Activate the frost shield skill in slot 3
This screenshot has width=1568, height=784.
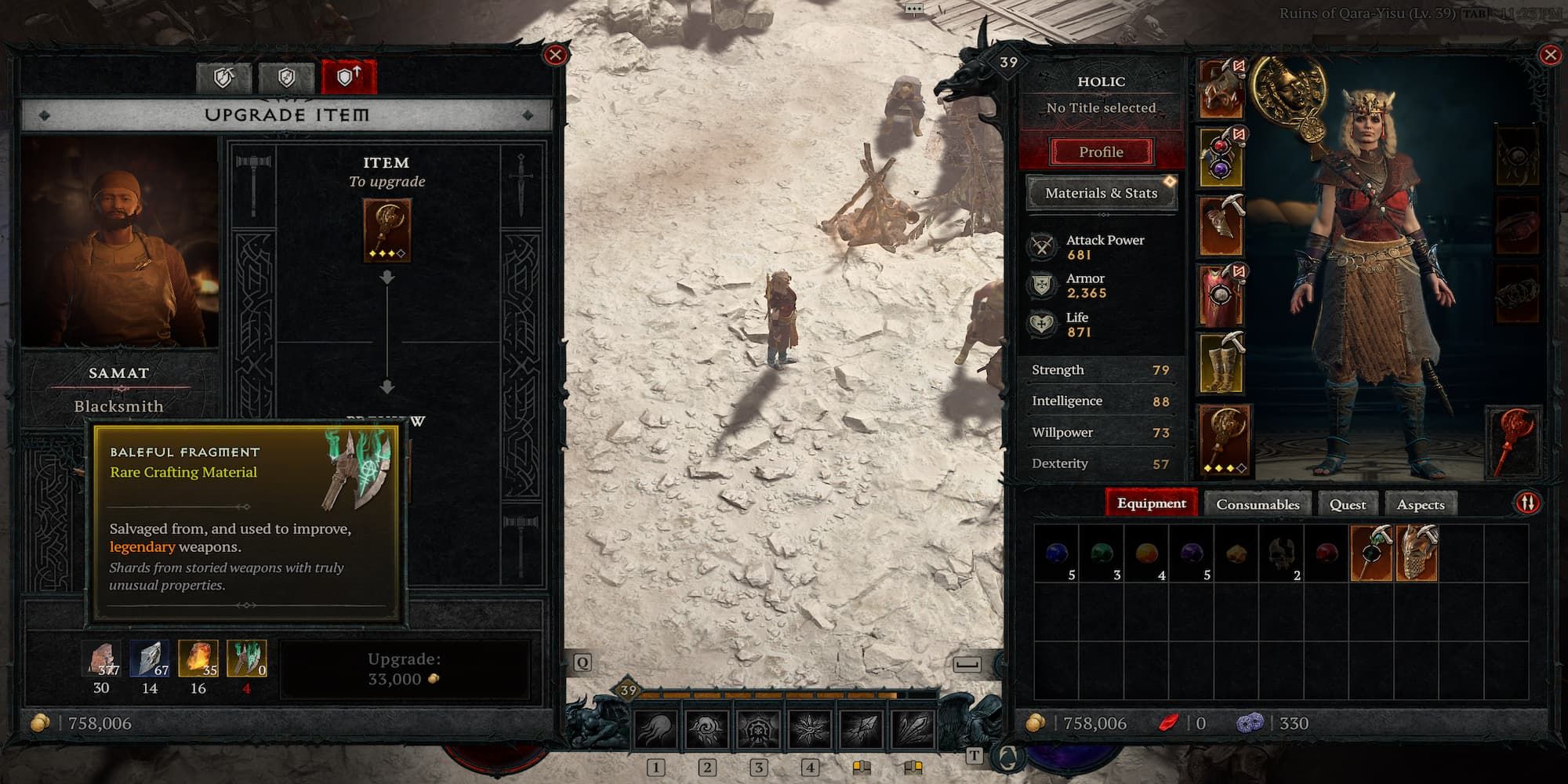(759, 728)
